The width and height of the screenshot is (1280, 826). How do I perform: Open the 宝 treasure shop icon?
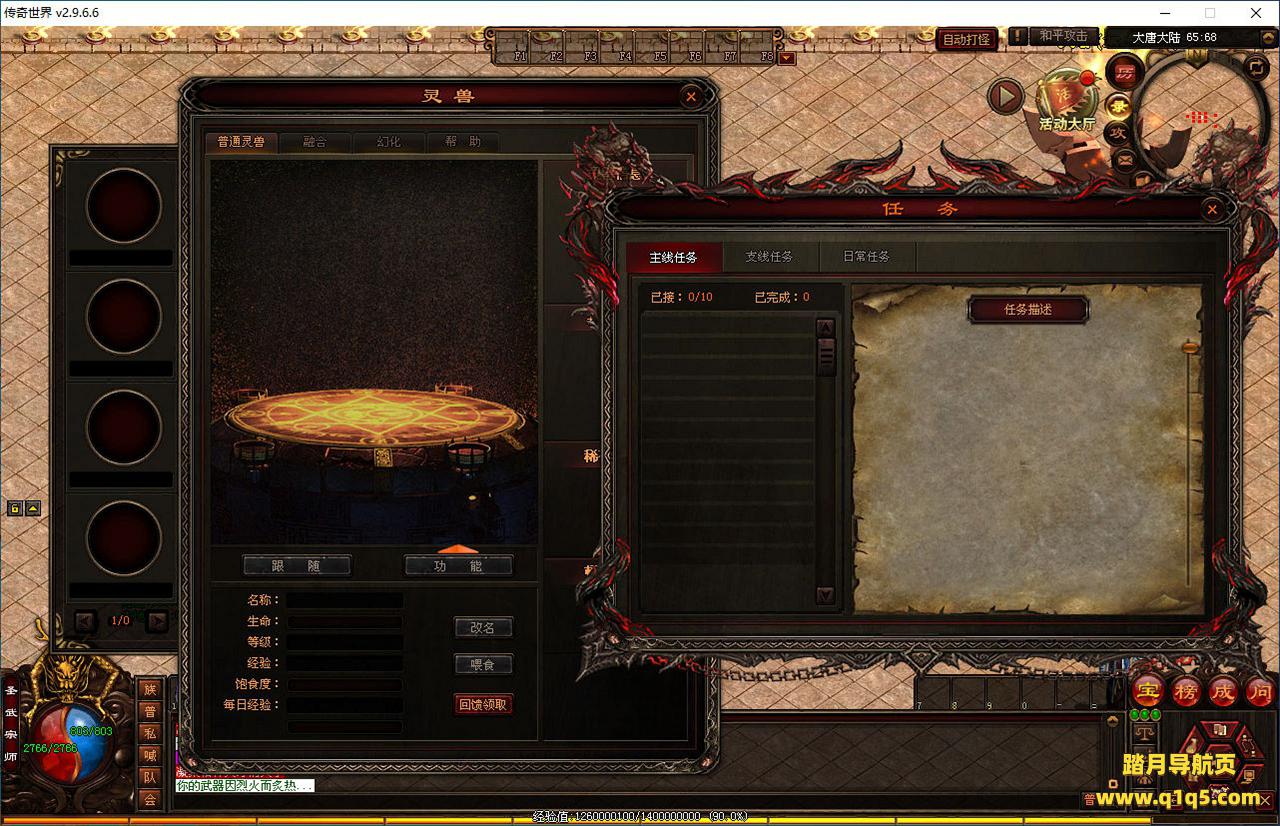[x=1146, y=691]
